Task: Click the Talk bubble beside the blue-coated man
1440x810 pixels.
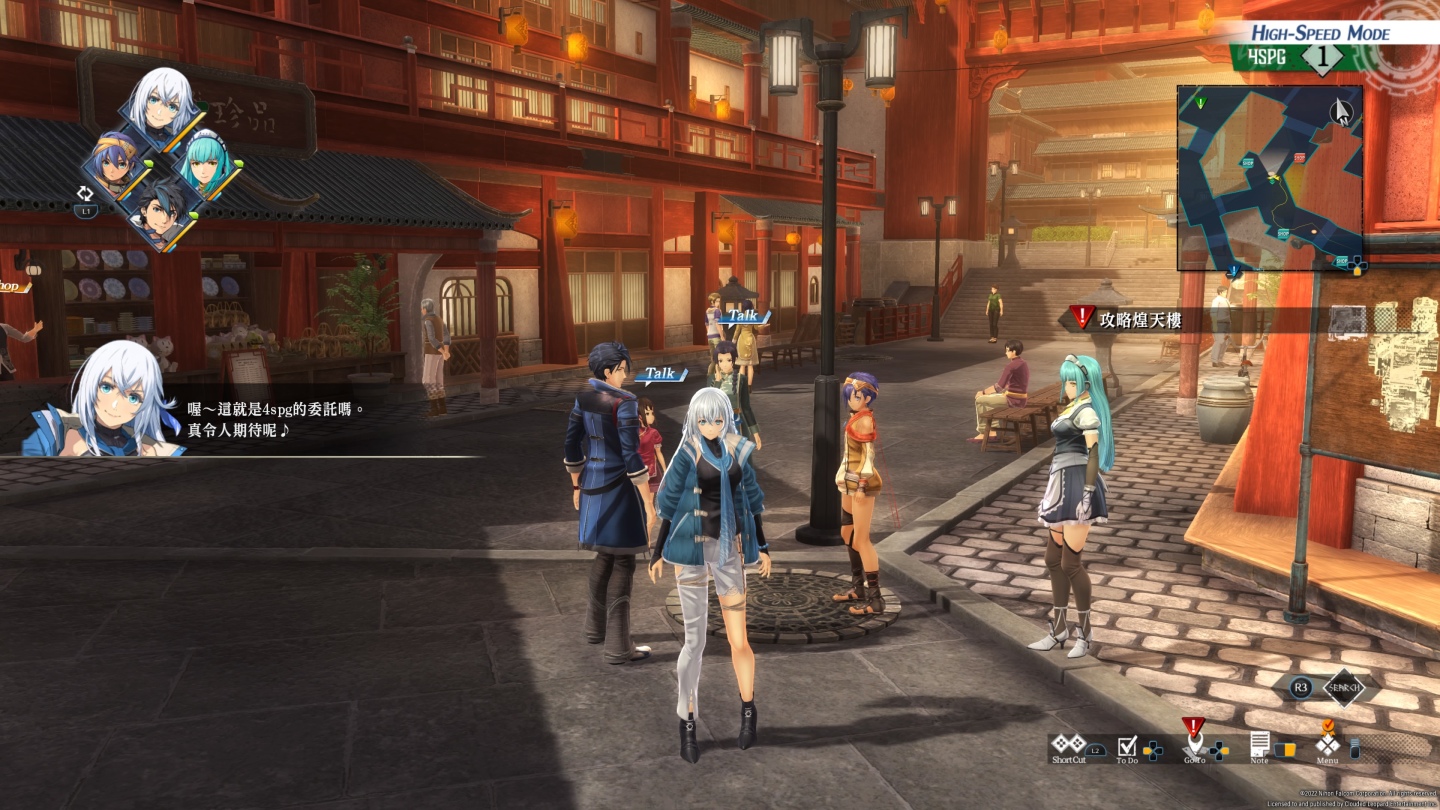Action: click(660, 374)
